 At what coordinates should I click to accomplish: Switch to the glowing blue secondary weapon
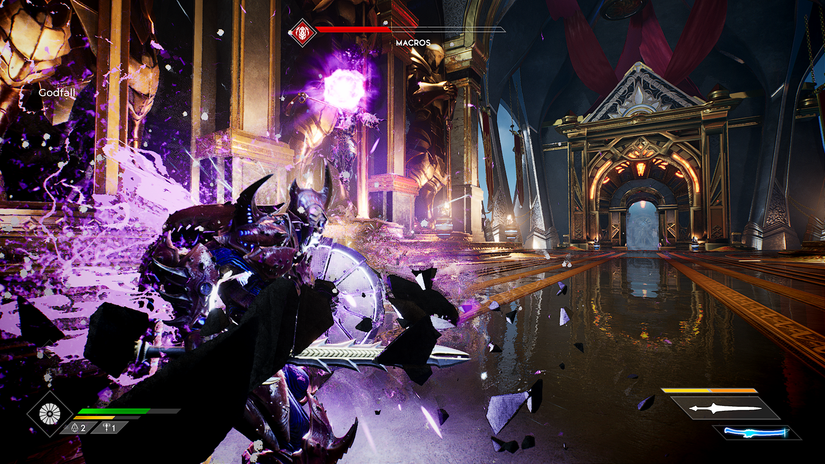click(757, 432)
